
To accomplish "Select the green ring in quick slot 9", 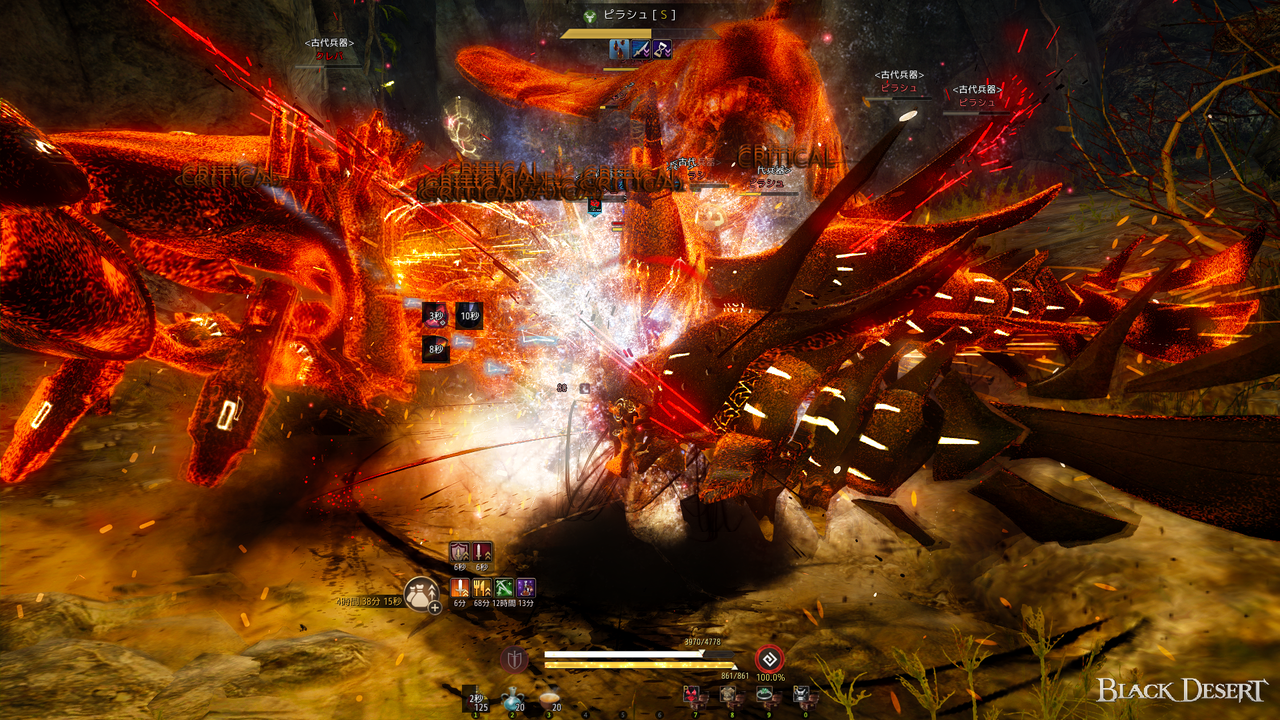I will click(766, 695).
